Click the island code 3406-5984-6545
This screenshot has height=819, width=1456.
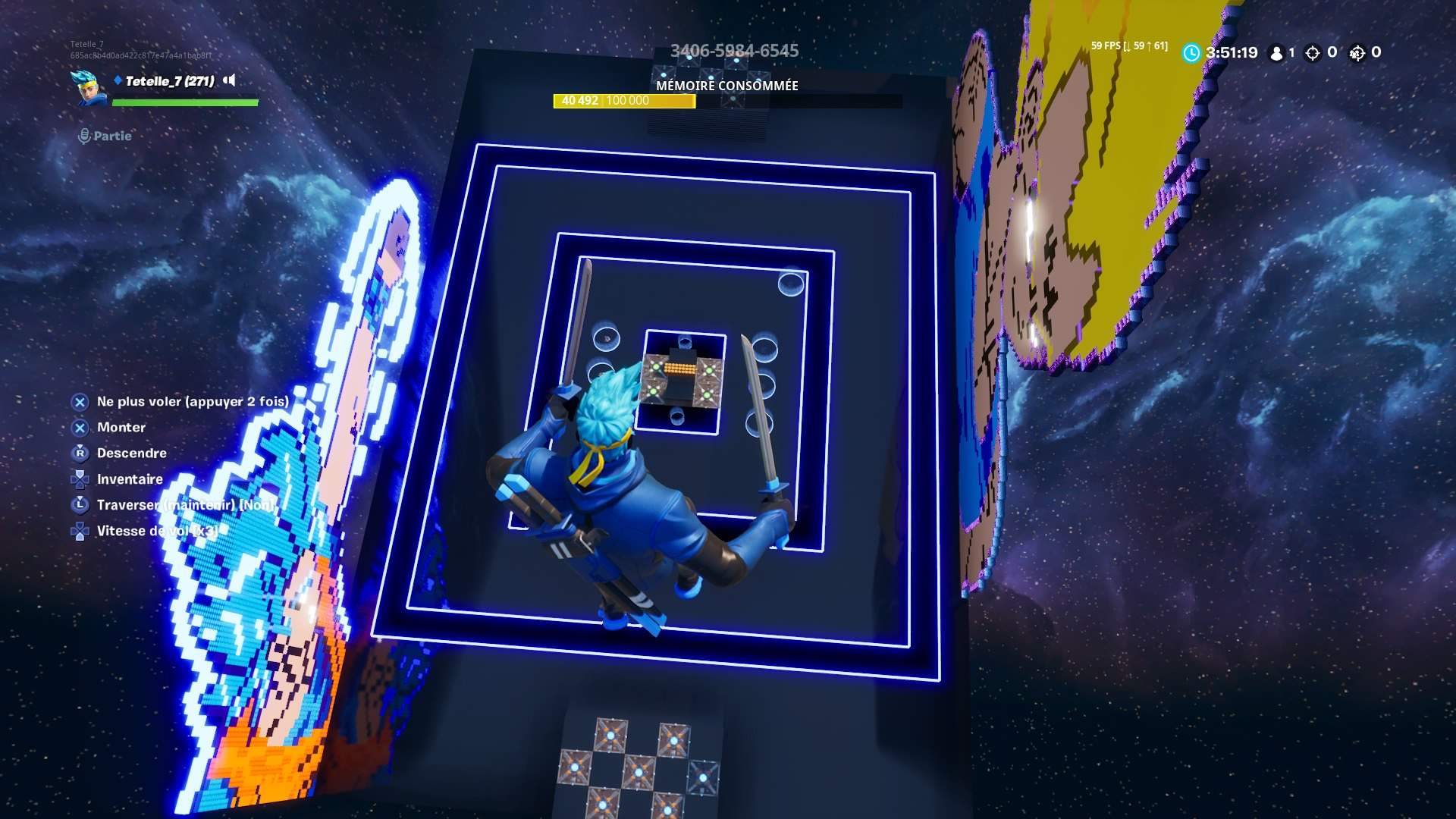pos(734,50)
